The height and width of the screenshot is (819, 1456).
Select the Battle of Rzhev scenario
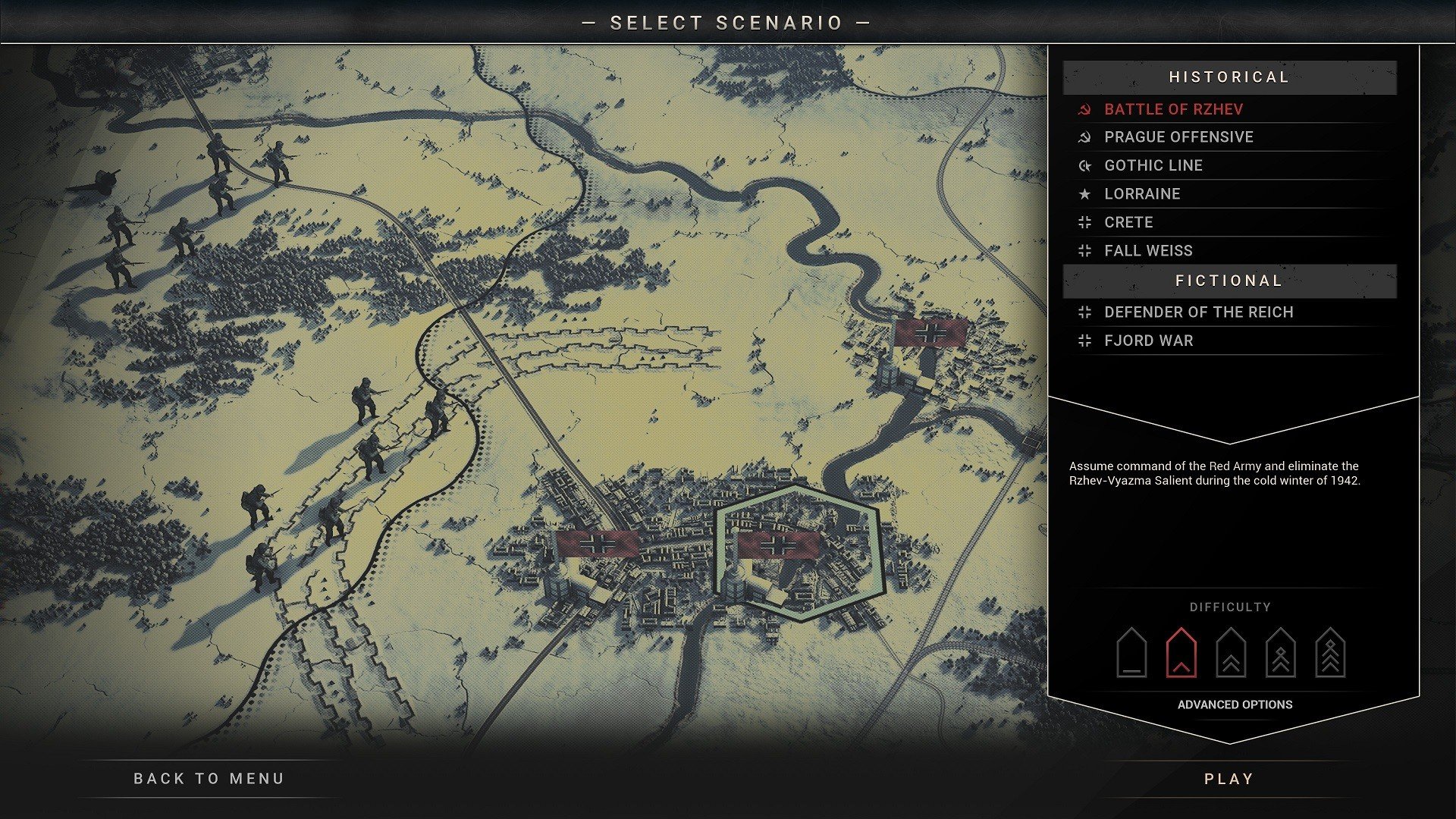(x=1173, y=109)
